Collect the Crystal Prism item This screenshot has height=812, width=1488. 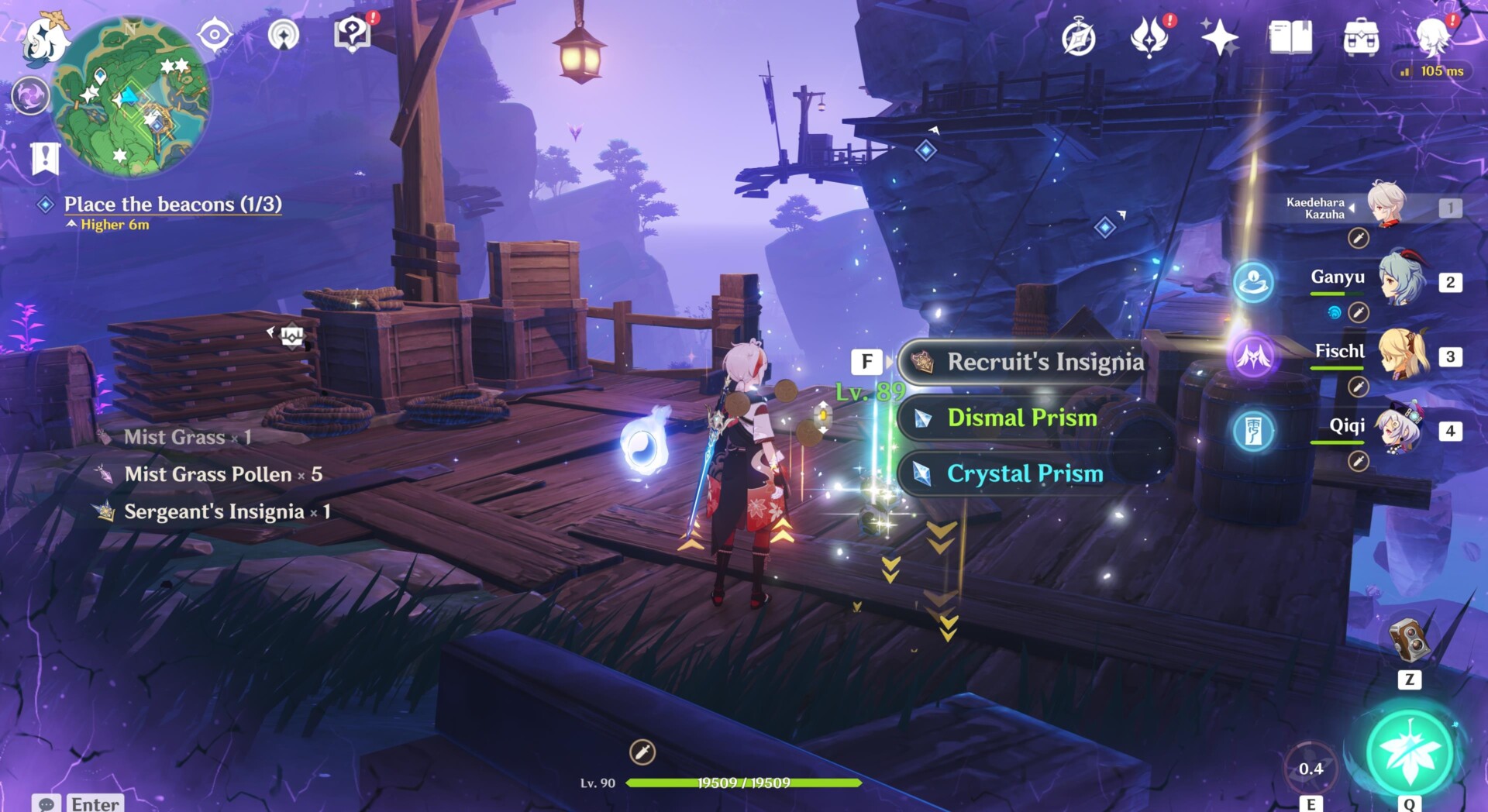pyautogui.click(x=1025, y=473)
